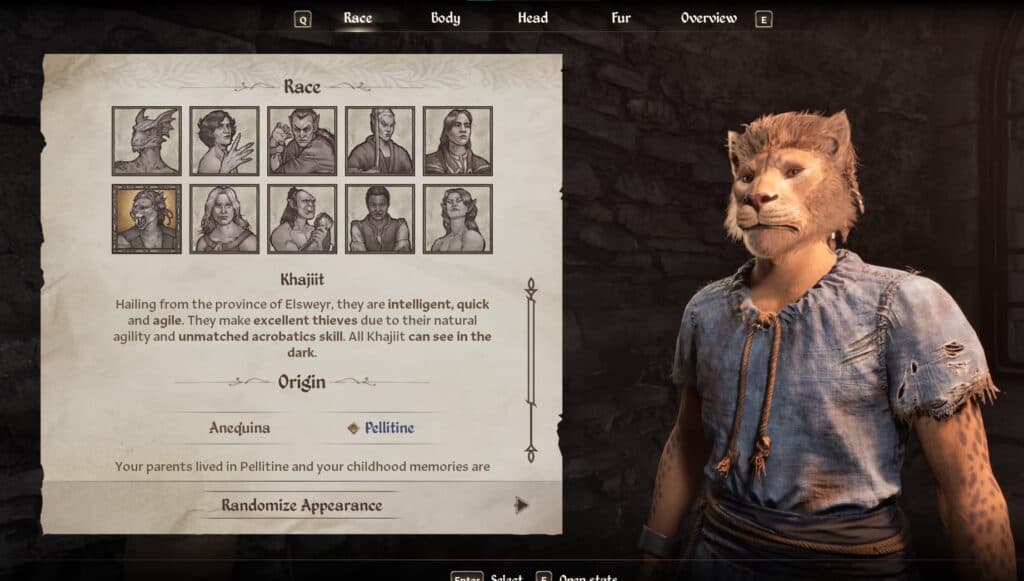Go to the Fur tab
Image resolution: width=1024 pixels, height=581 pixels.
(621, 18)
